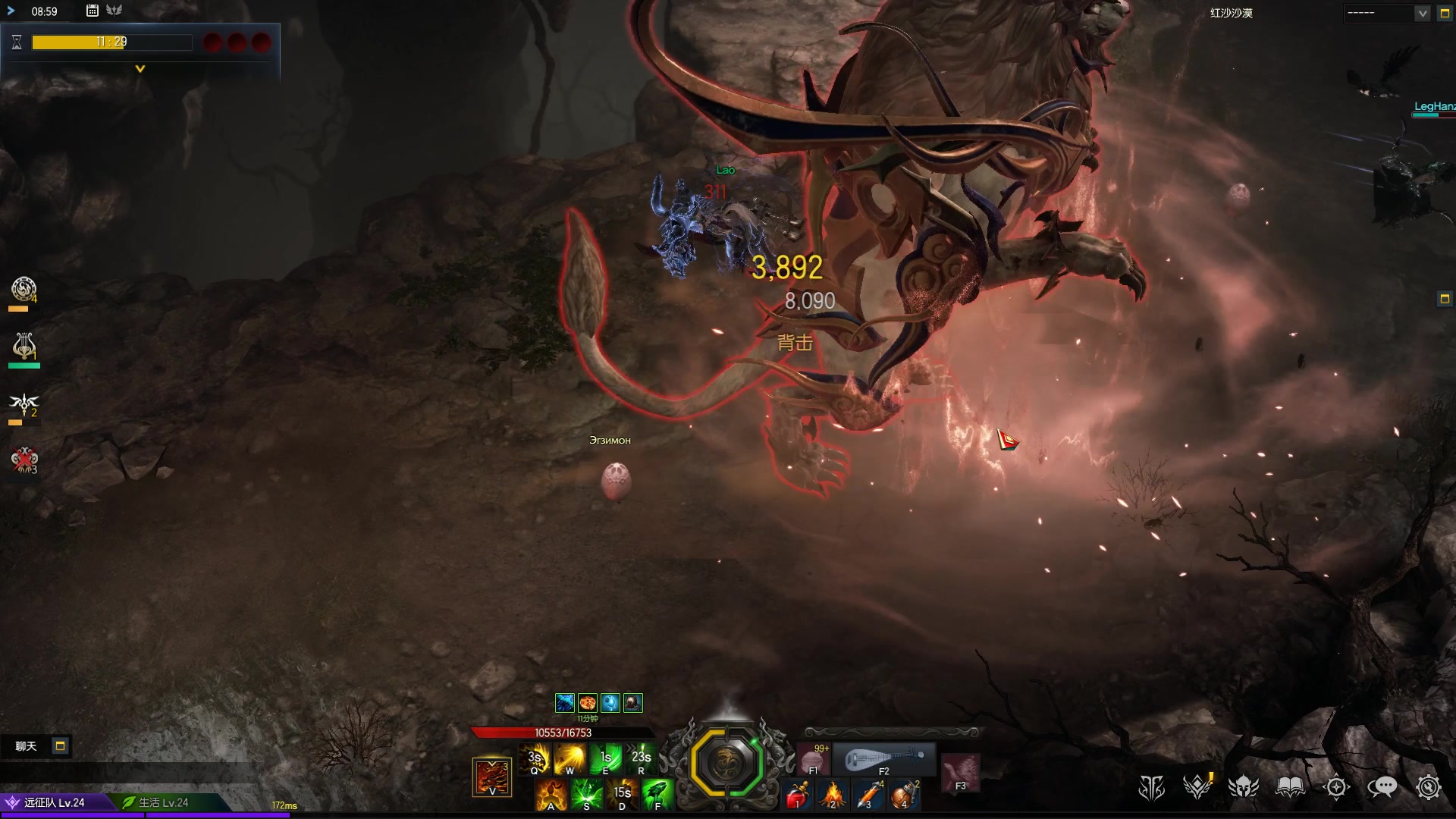Use the campfire item in slot 2

point(833,795)
